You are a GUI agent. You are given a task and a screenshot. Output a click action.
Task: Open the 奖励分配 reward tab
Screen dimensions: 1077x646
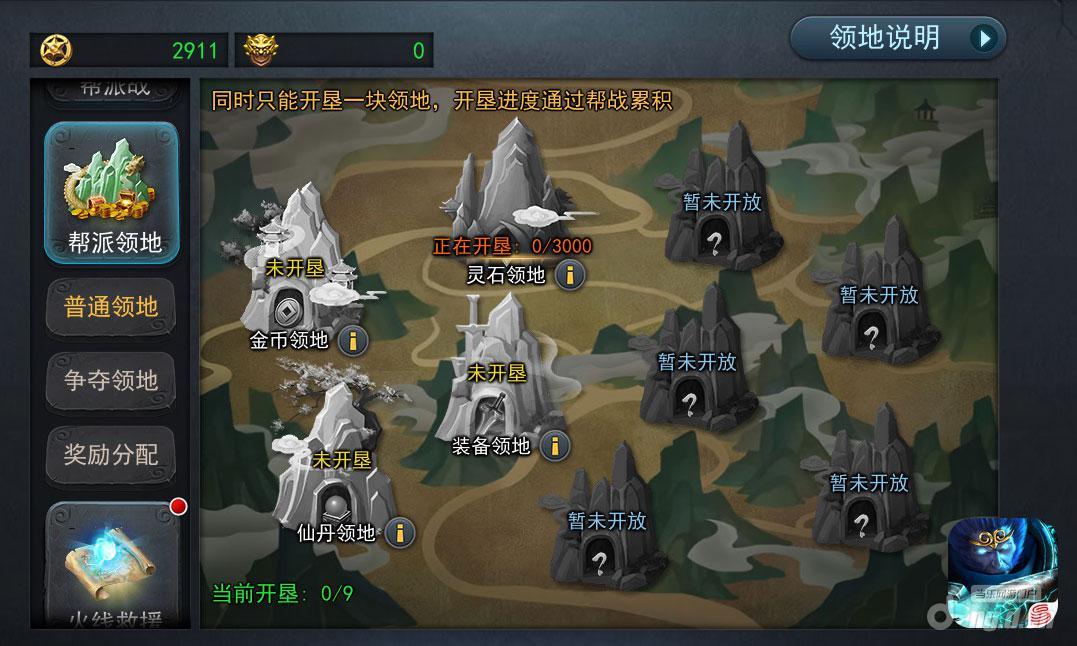[x=112, y=455]
